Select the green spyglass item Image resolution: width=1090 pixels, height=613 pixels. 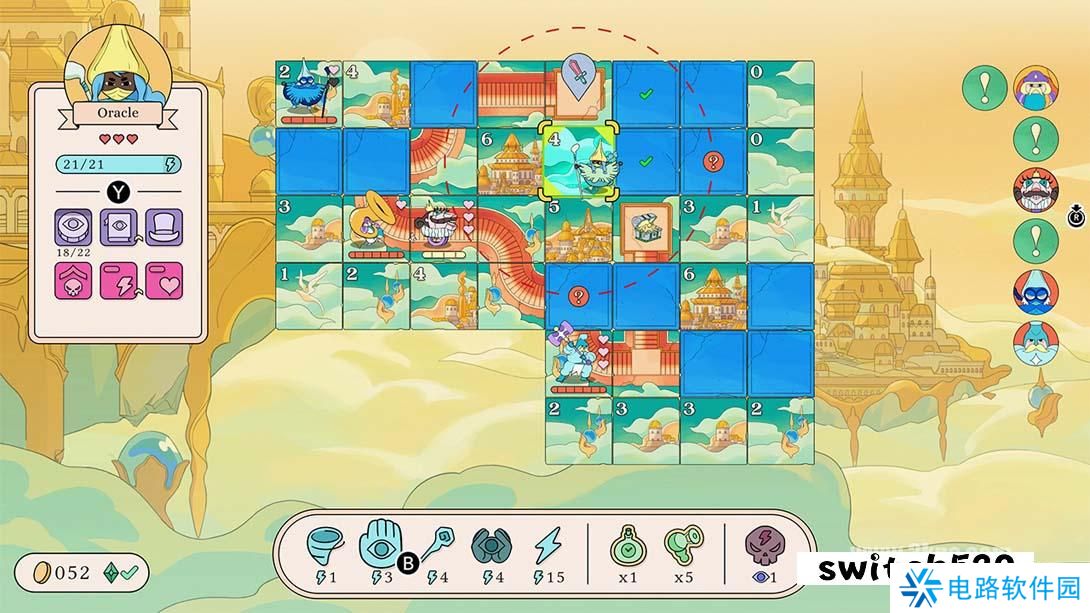pos(684,544)
